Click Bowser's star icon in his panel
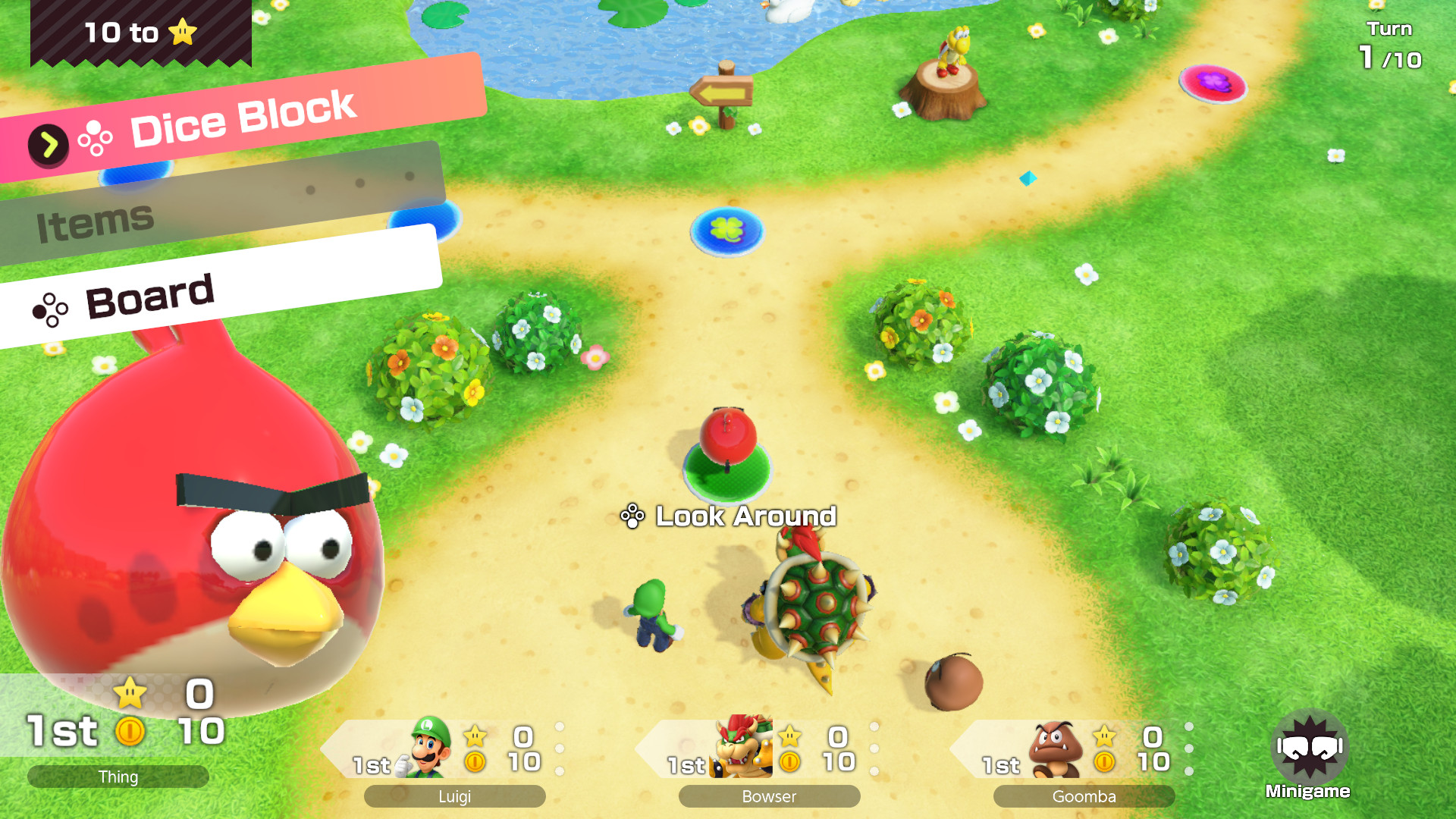Image resolution: width=1456 pixels, height=819 pixels. [x=789, y=736]
